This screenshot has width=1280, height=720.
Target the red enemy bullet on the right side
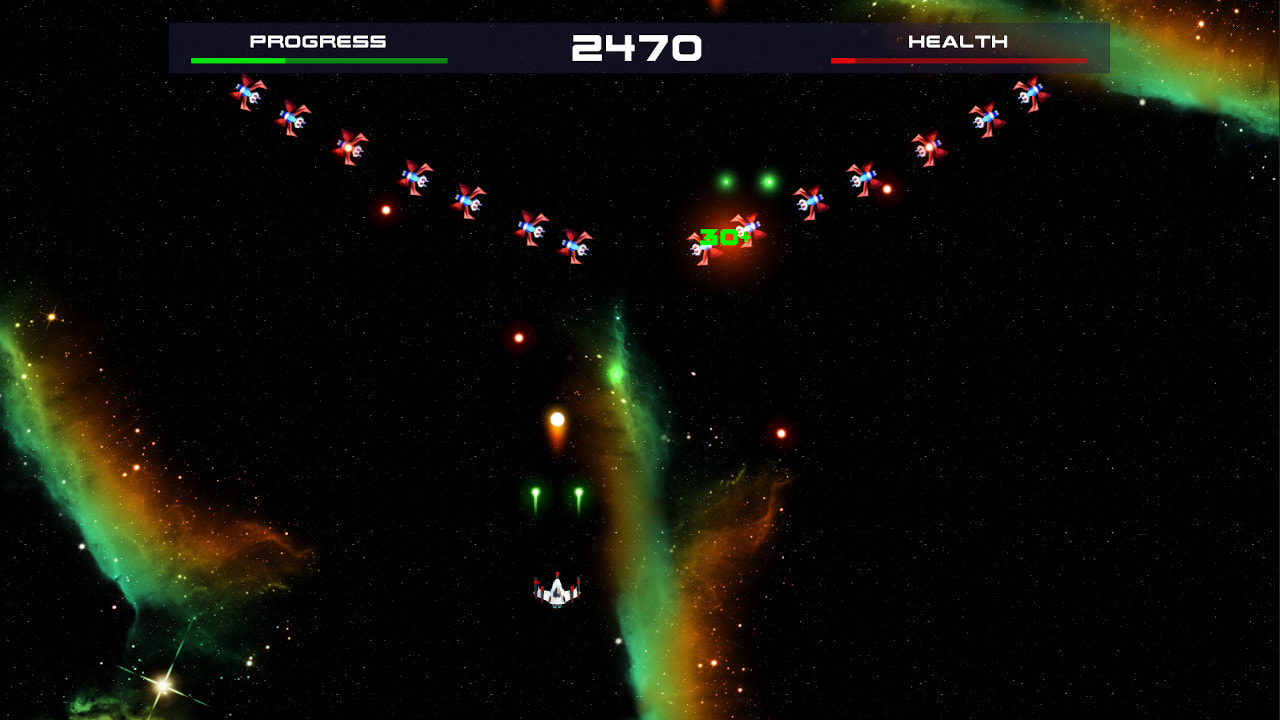coord(779,433)
